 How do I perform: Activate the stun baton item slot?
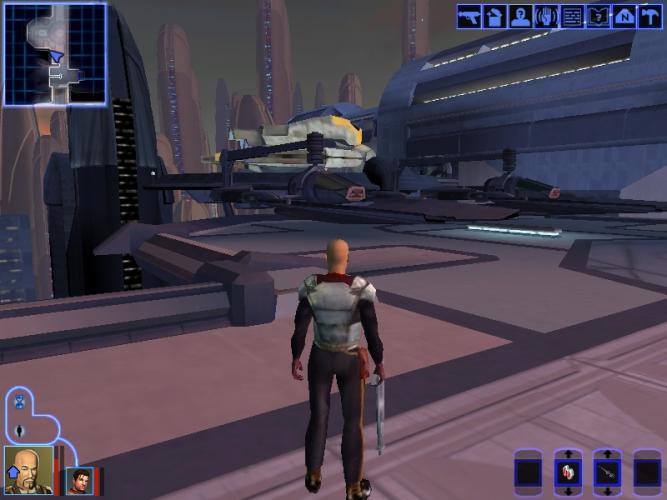[x=607, y=472]
